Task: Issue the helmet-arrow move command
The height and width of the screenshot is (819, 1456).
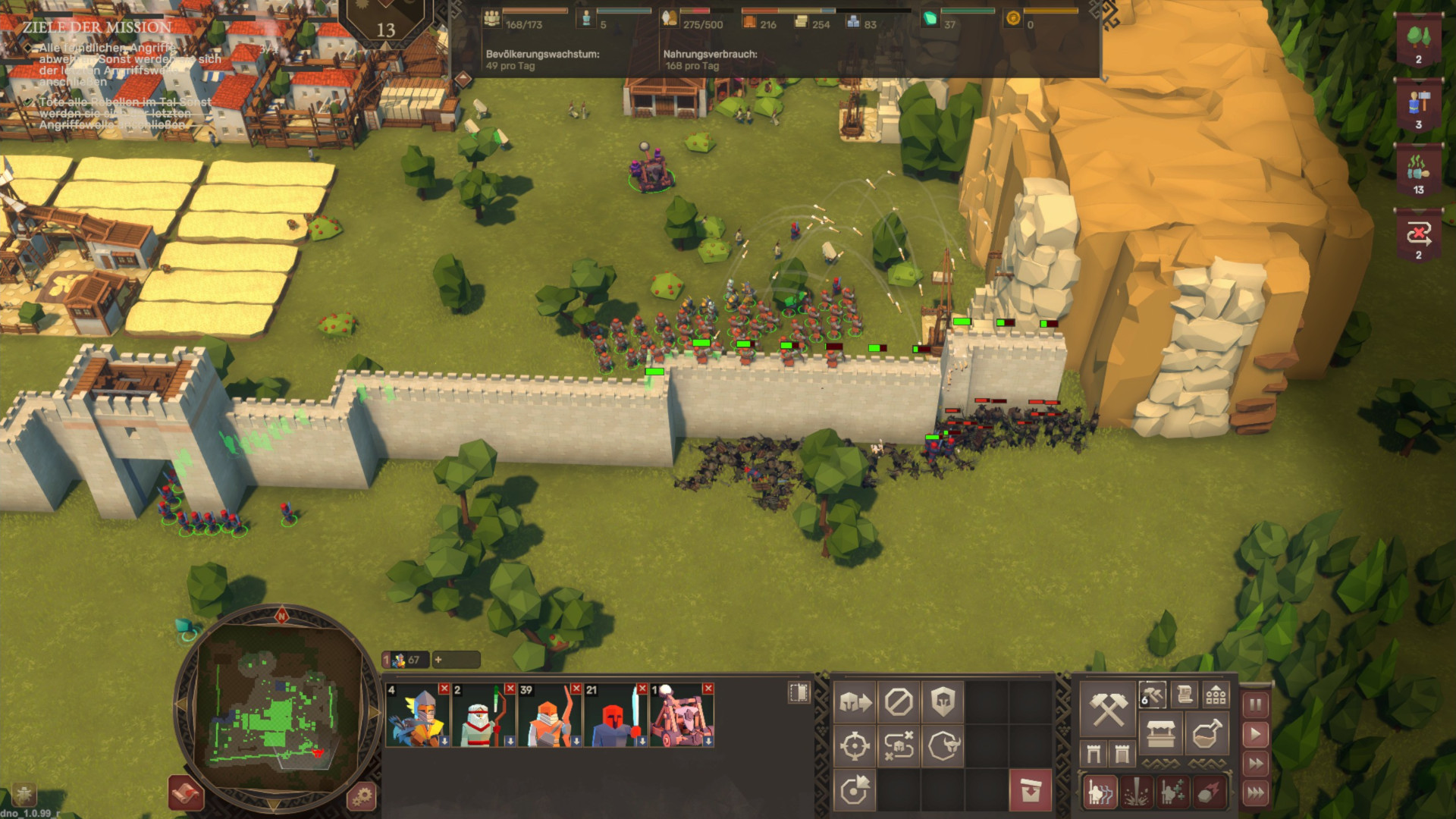Action: click(x=855, y=702)
